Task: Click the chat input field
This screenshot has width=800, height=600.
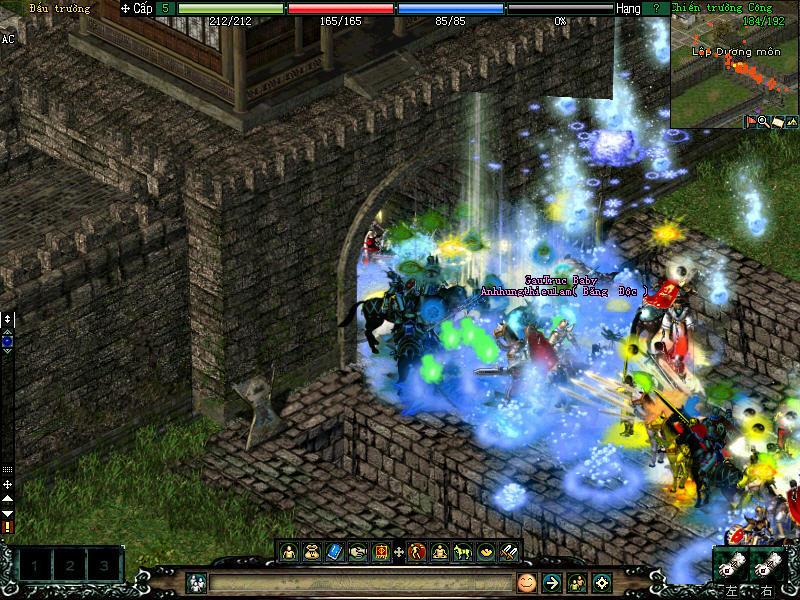Action: (360, 582)
